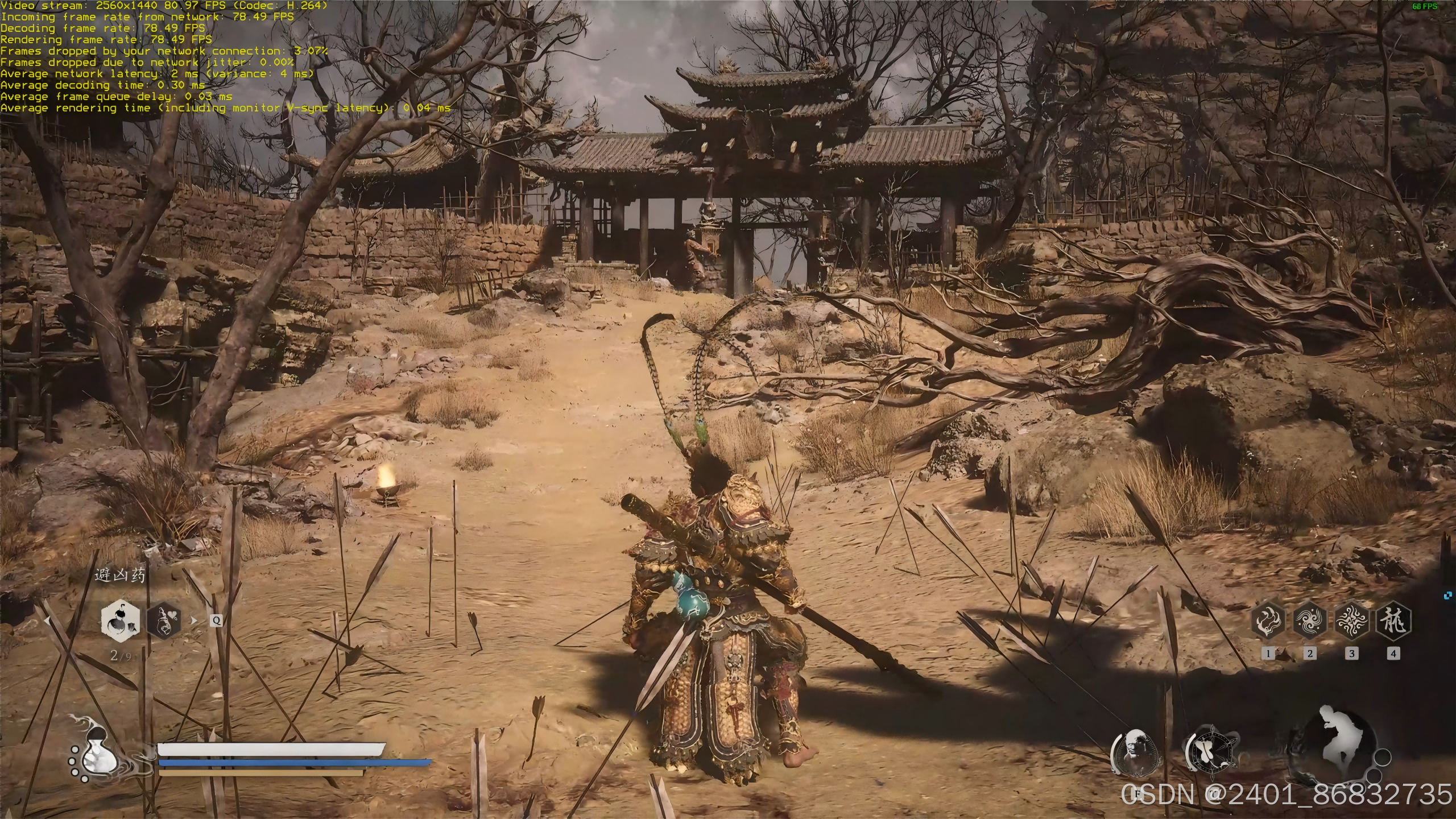1456x819 pixels.
Task: Select the highlighted white gourd medicine slot
Action: (x=120, y=620)
